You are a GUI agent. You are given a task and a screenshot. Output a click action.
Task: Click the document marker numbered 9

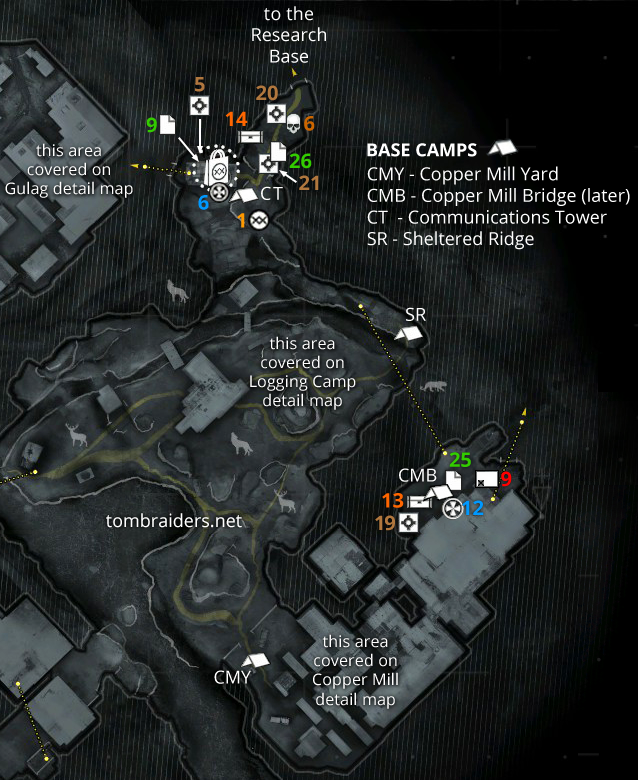168,125
